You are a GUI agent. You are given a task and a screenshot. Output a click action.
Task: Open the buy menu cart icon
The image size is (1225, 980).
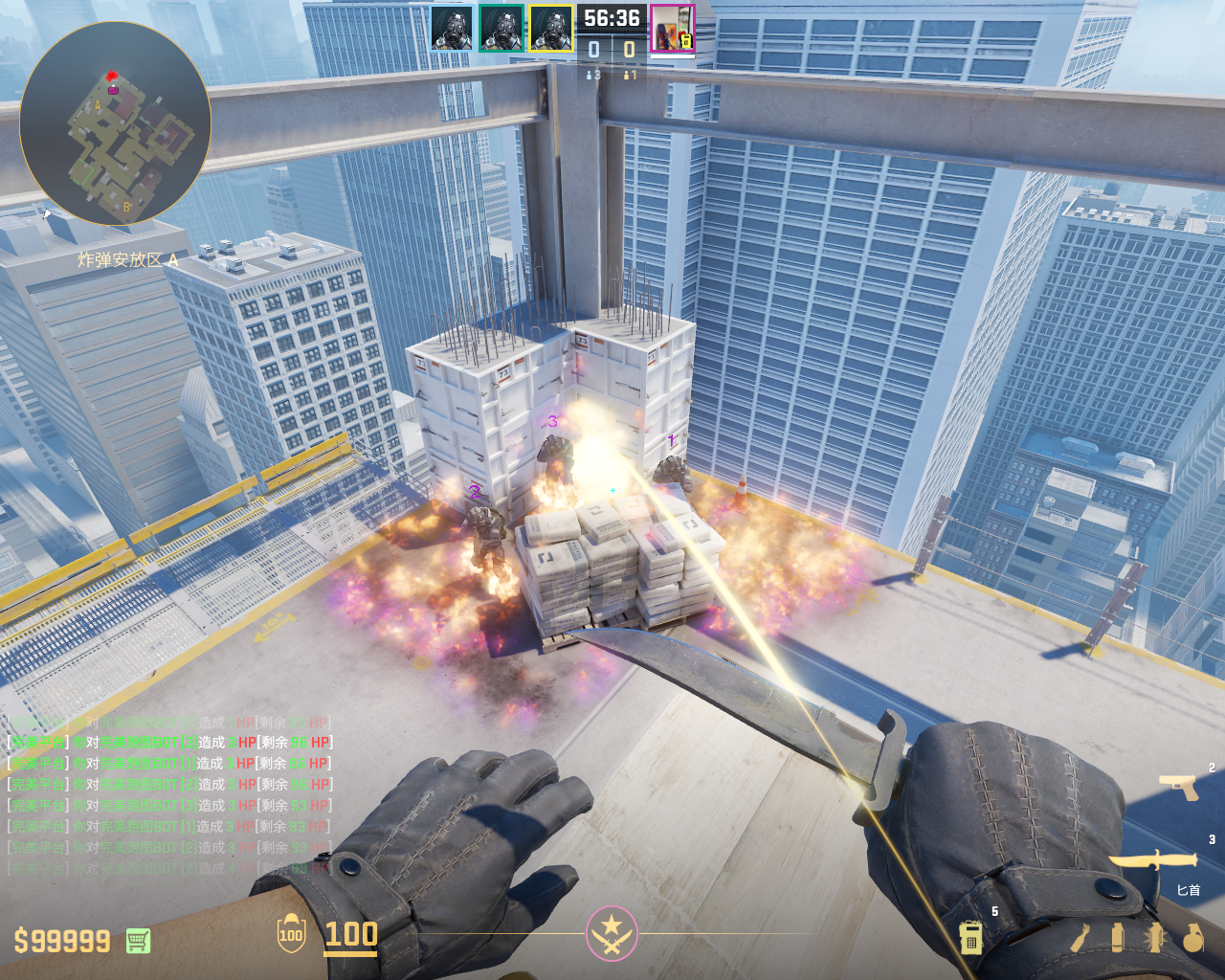pos(138,941)
